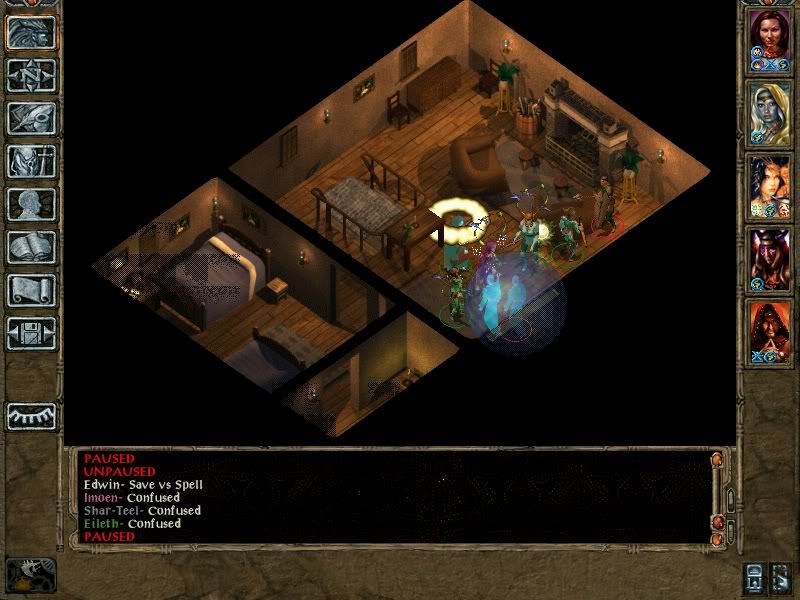The width and height of the screenshot is (800, 600).
Task: Click the Return to Game stone face button
Action: click(x=31, y=32)
